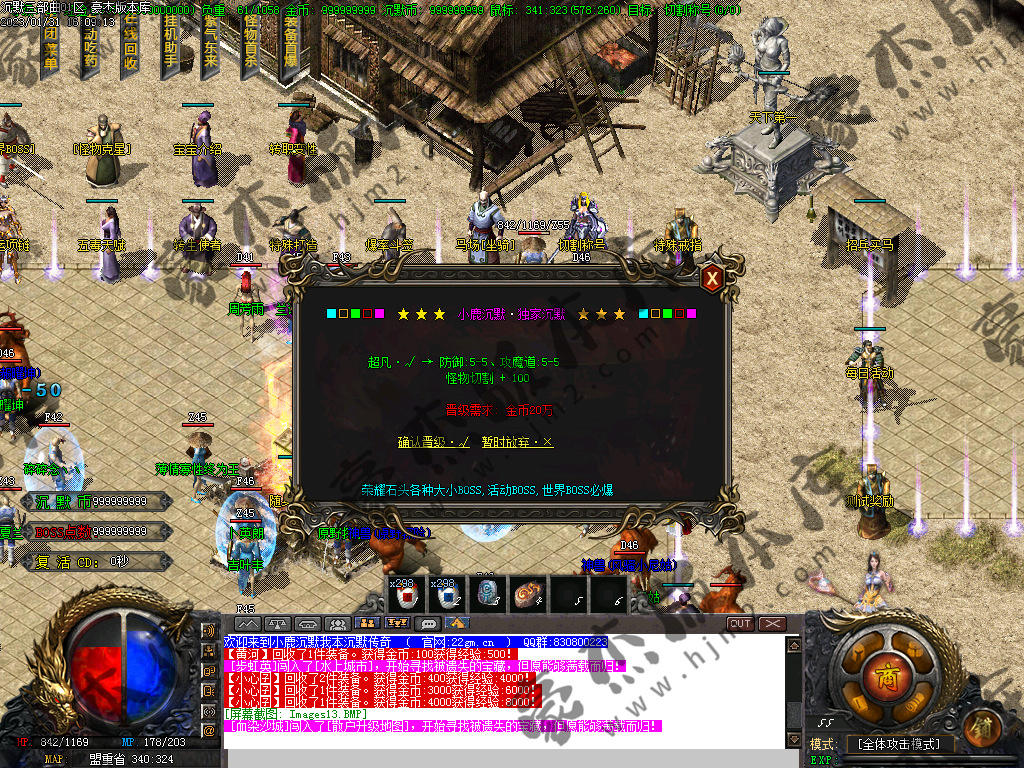Close the upgrade dialog with the red X
Image resolution: width=1024 pixels, height=768 pixels.
[x=712, y=279]
